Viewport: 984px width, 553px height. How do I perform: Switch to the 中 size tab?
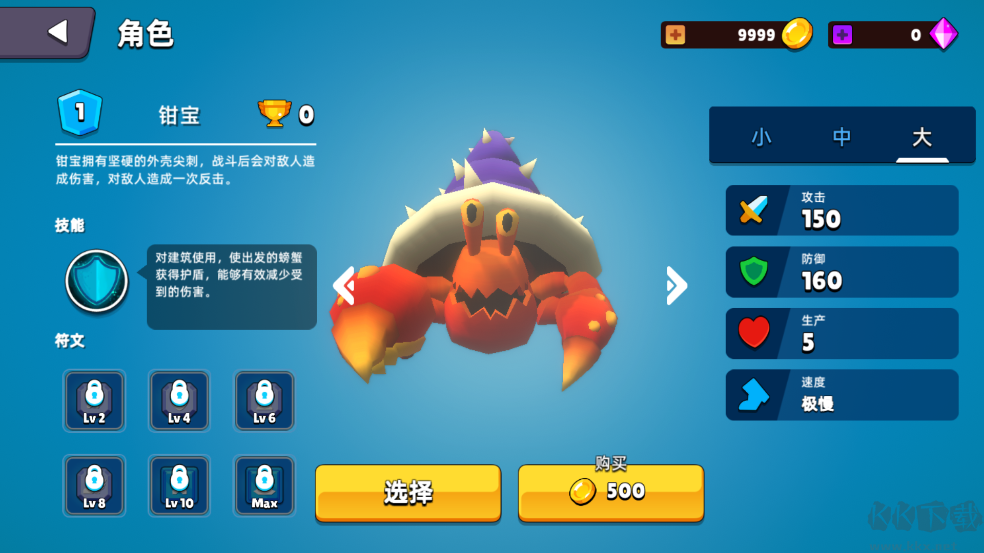842,137
